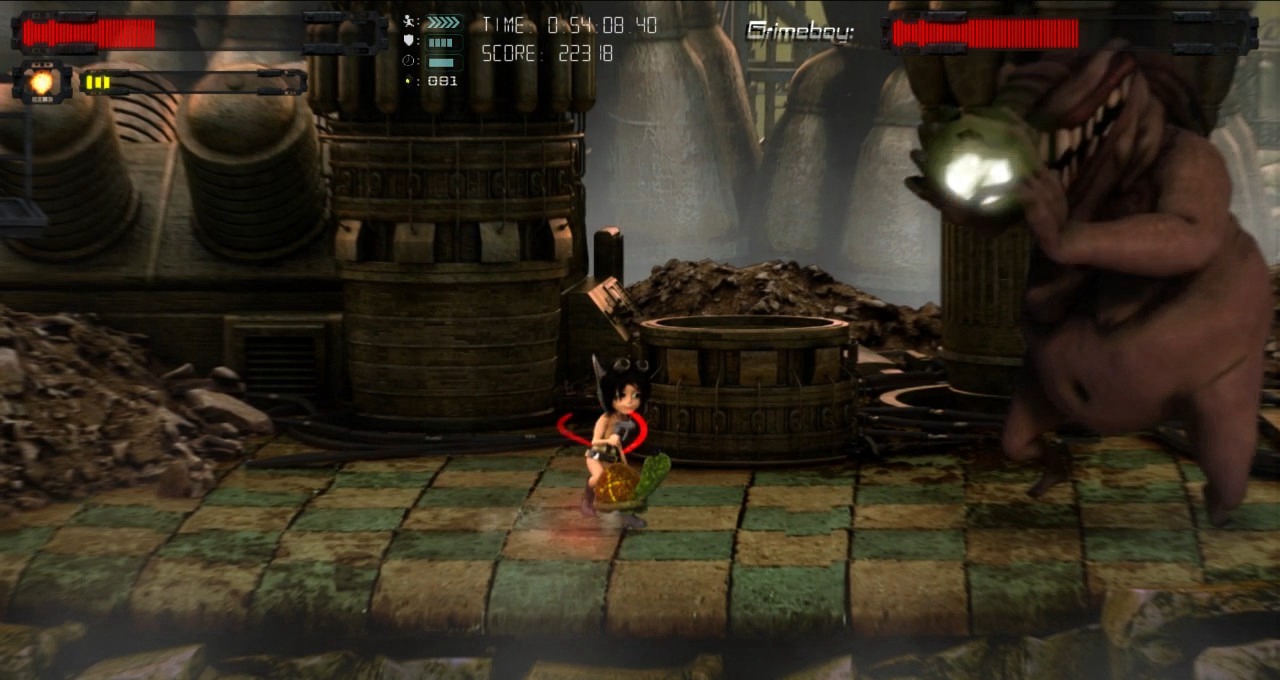Click the clock timer icon
1280x680 pixels.
(x=409, y=61)
